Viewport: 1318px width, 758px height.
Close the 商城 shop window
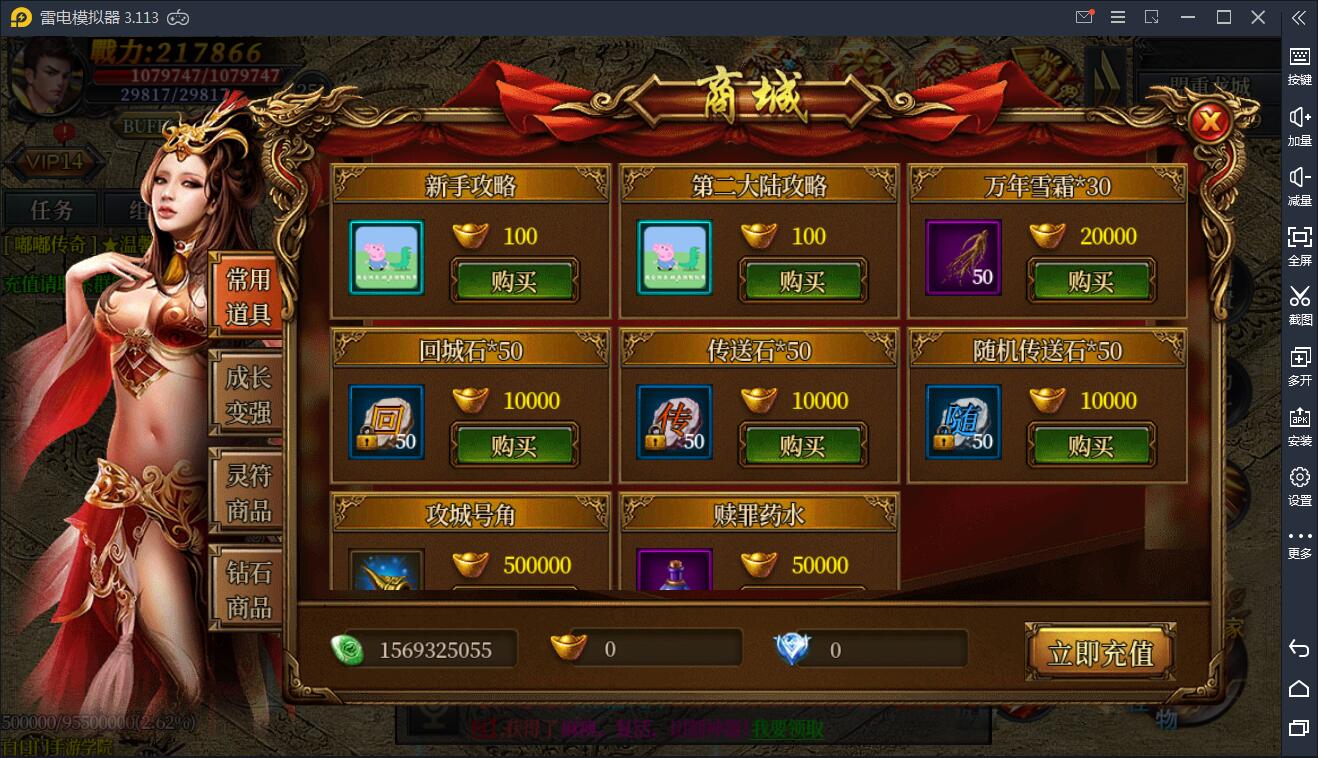[x=1210, y=123]
